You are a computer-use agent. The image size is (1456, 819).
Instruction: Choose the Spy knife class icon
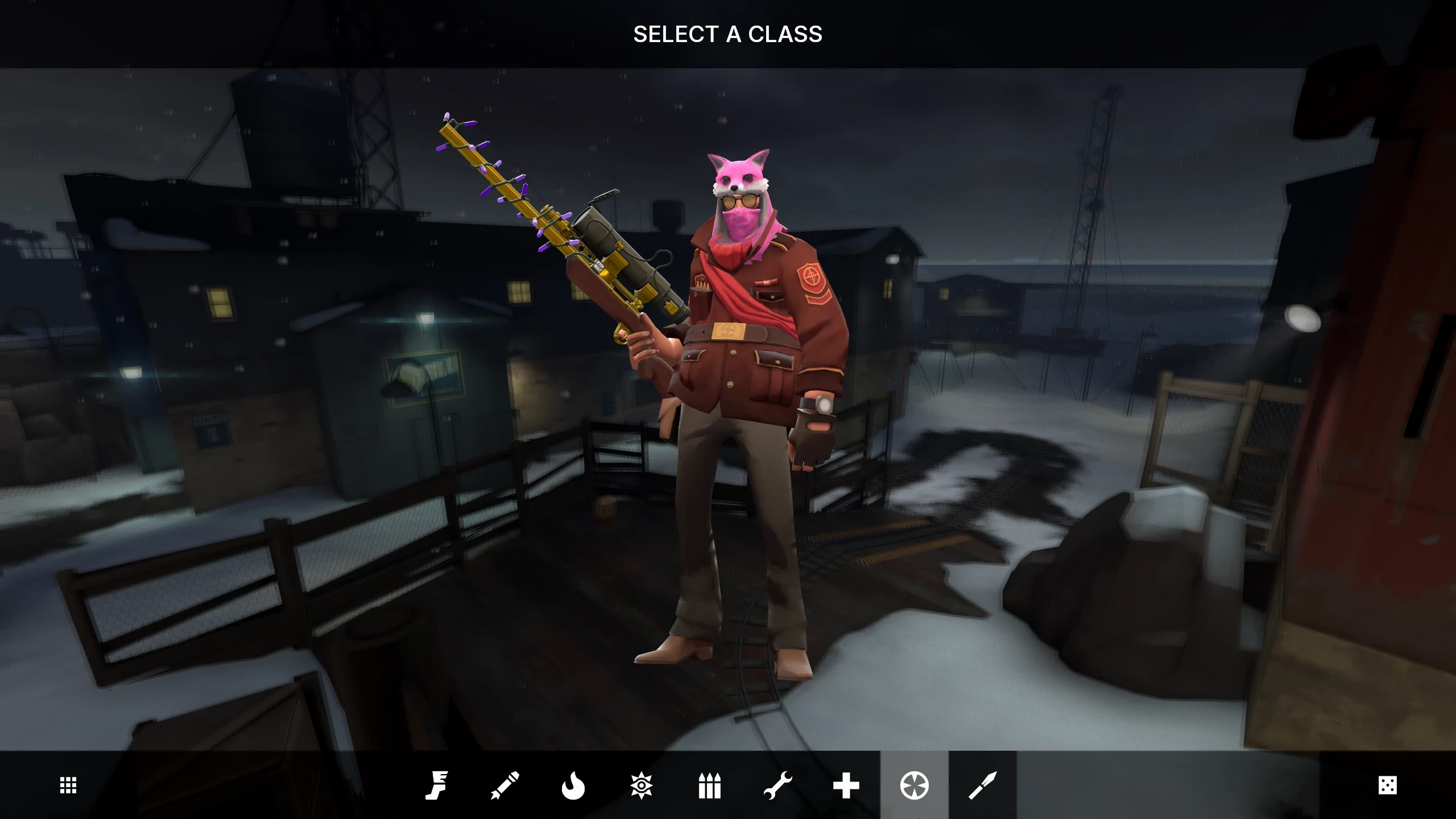(983, 785)
